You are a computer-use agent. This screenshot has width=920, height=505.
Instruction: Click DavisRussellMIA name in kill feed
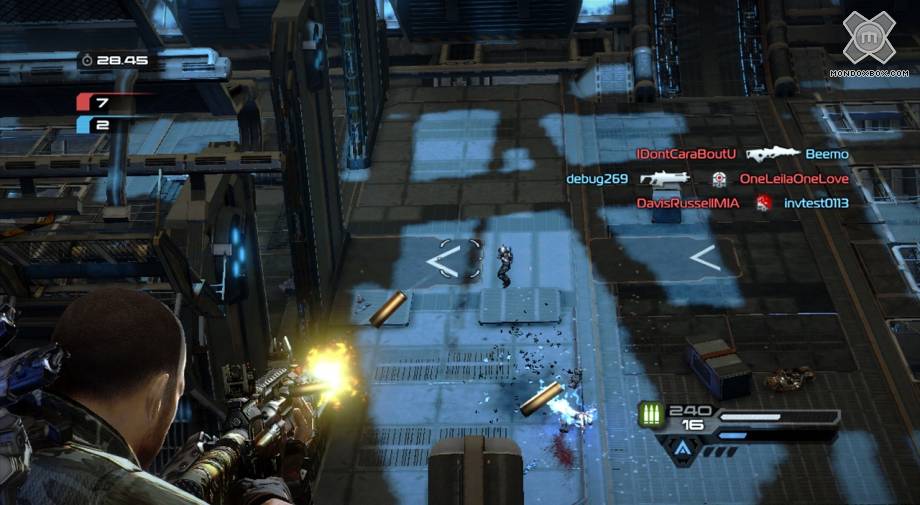point(689,203)
